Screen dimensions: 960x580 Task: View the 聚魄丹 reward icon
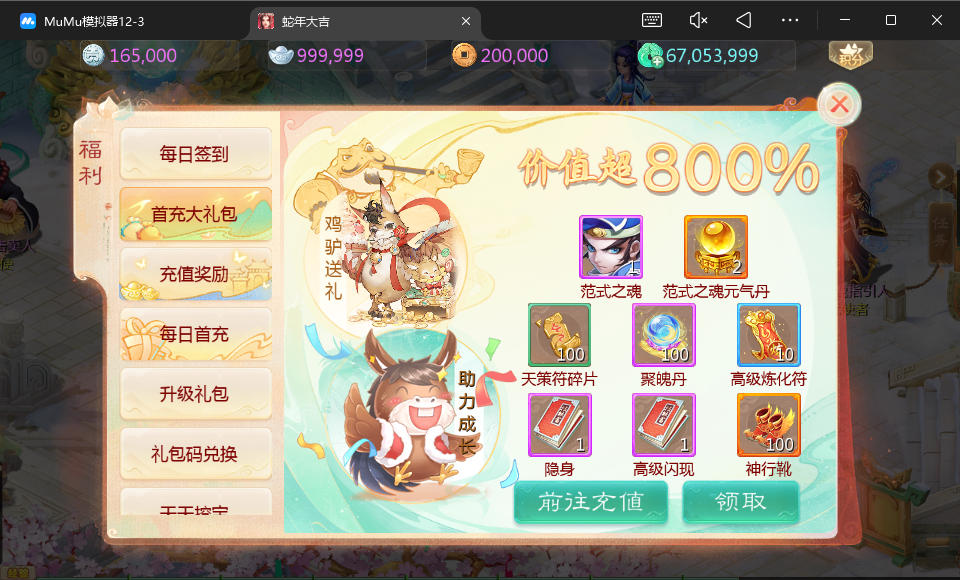(x=663, y=335)
